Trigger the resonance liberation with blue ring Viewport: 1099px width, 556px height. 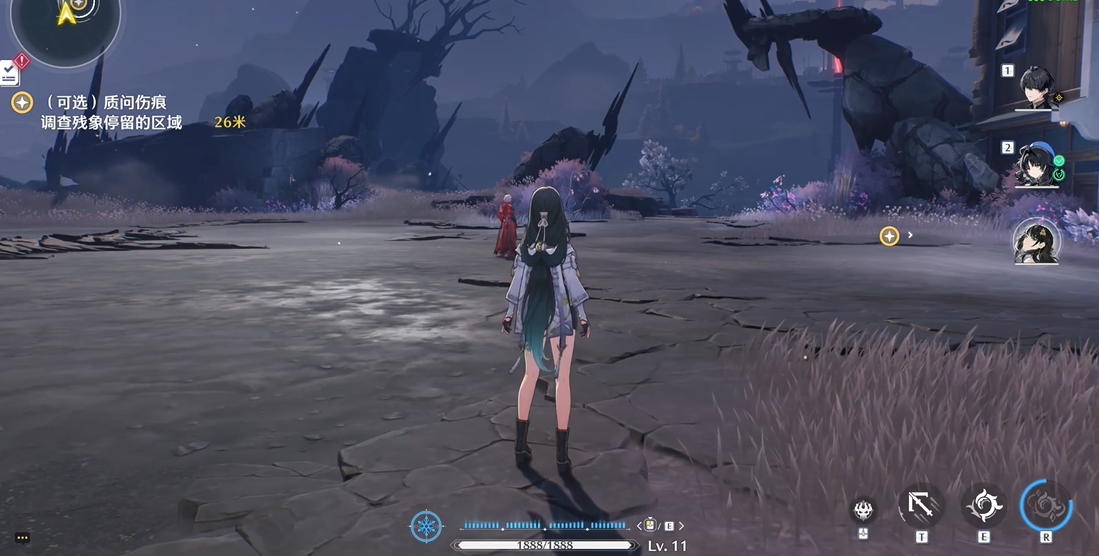click(x=1046, y=506)
